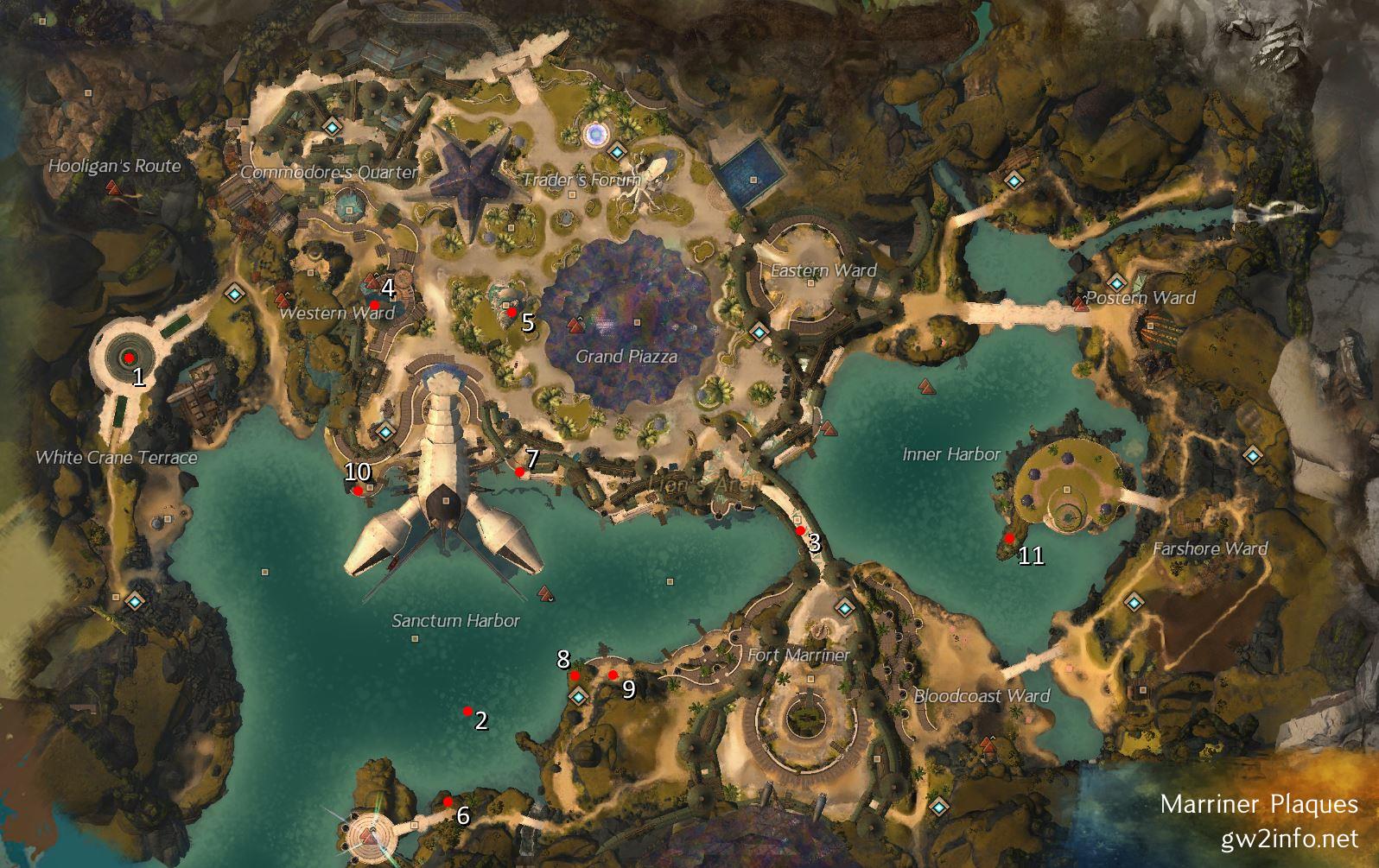The image size is (1379, 868).
Task: Click the waypoint above Fort Marriner label
Action: [x=843, y=608]
